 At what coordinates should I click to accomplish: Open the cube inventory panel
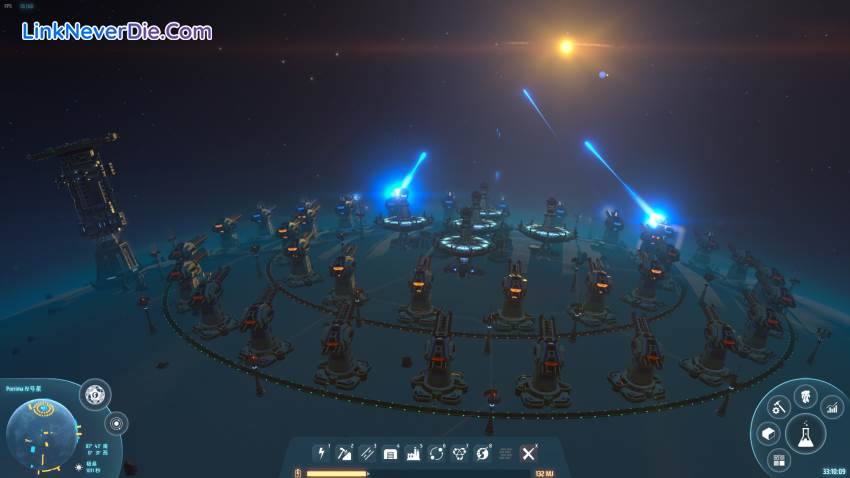click(768, 434)
